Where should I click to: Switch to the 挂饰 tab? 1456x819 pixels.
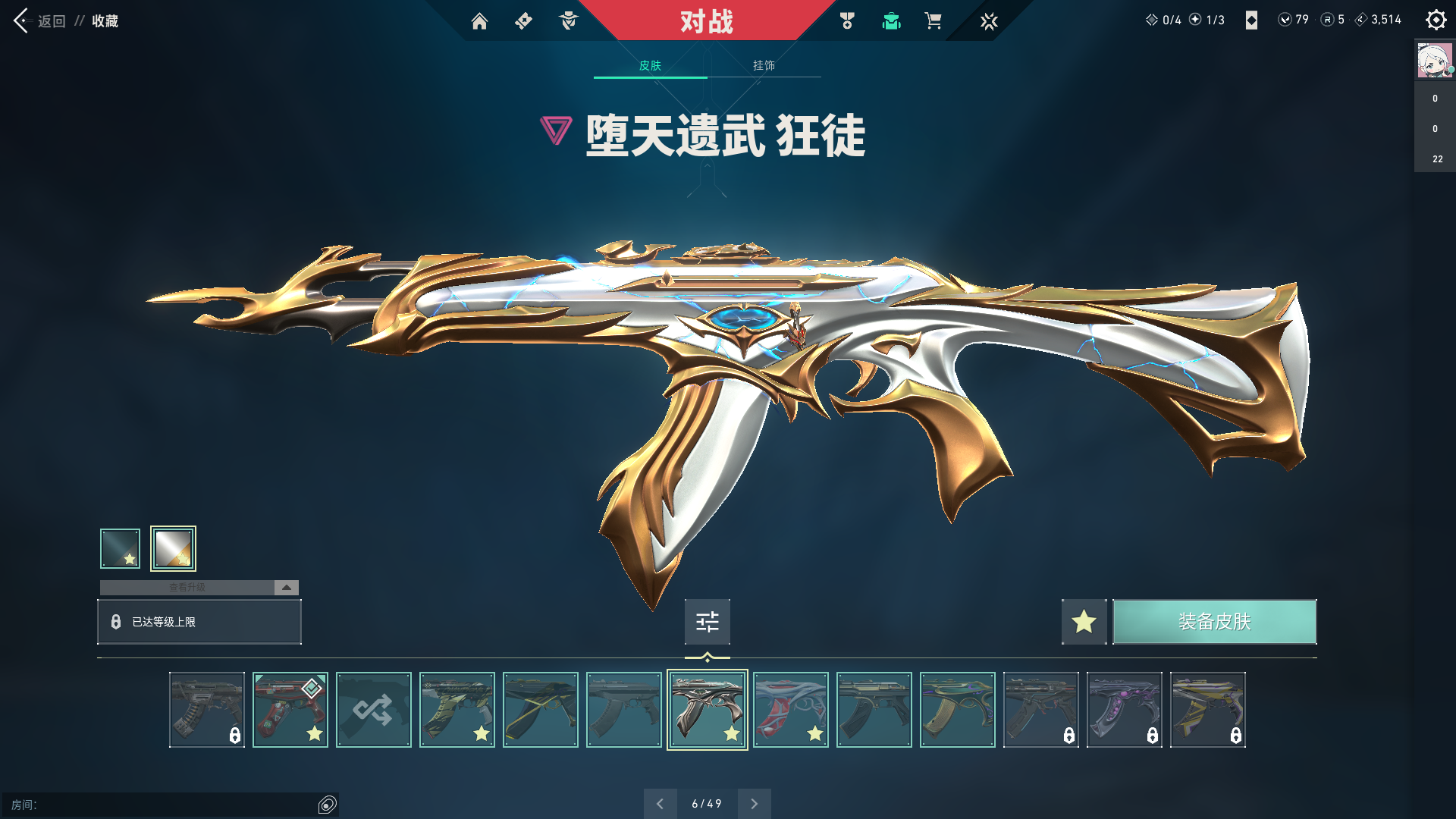tap(762, 66)
